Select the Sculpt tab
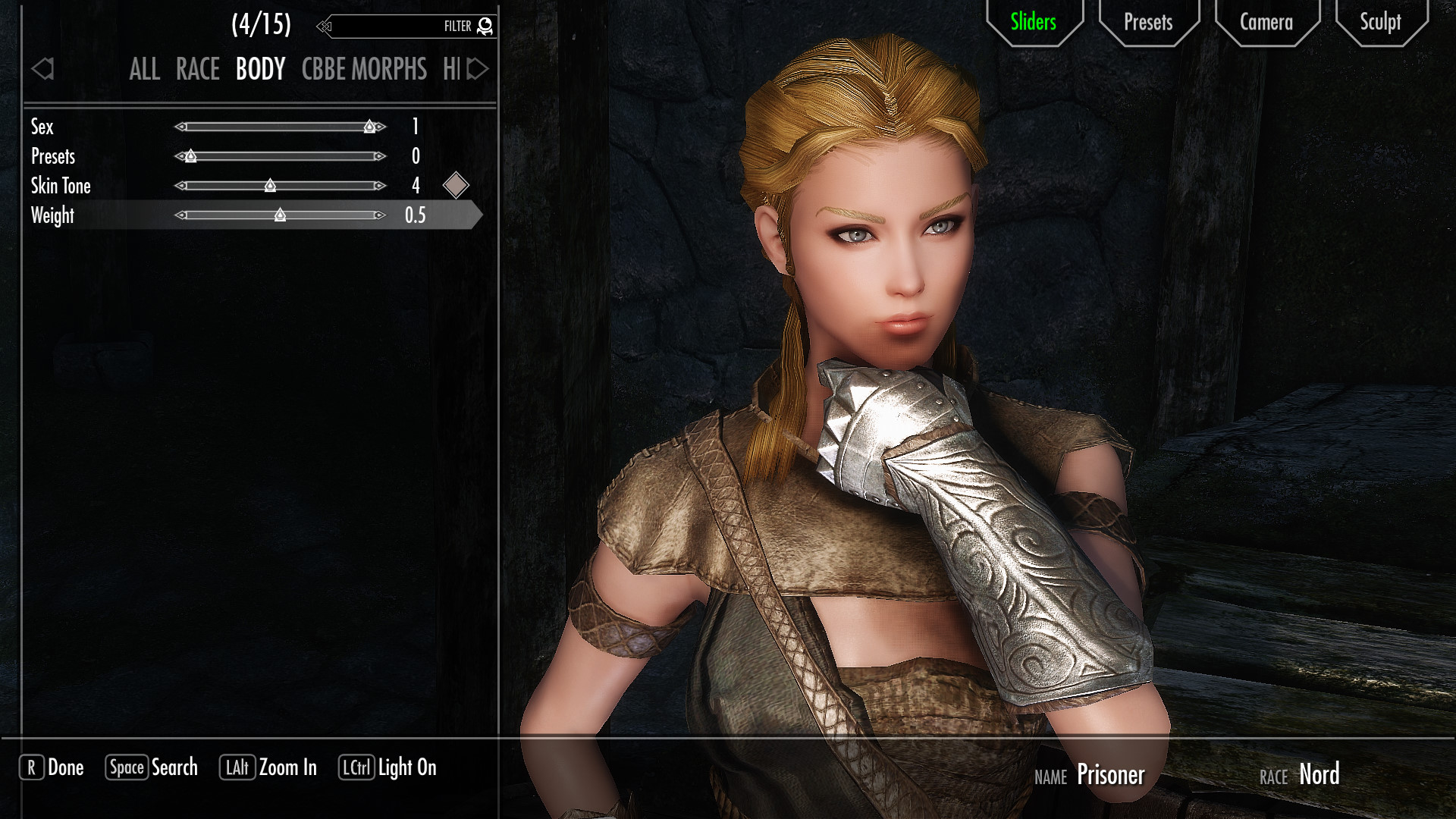 click(x=1380, y=22)
